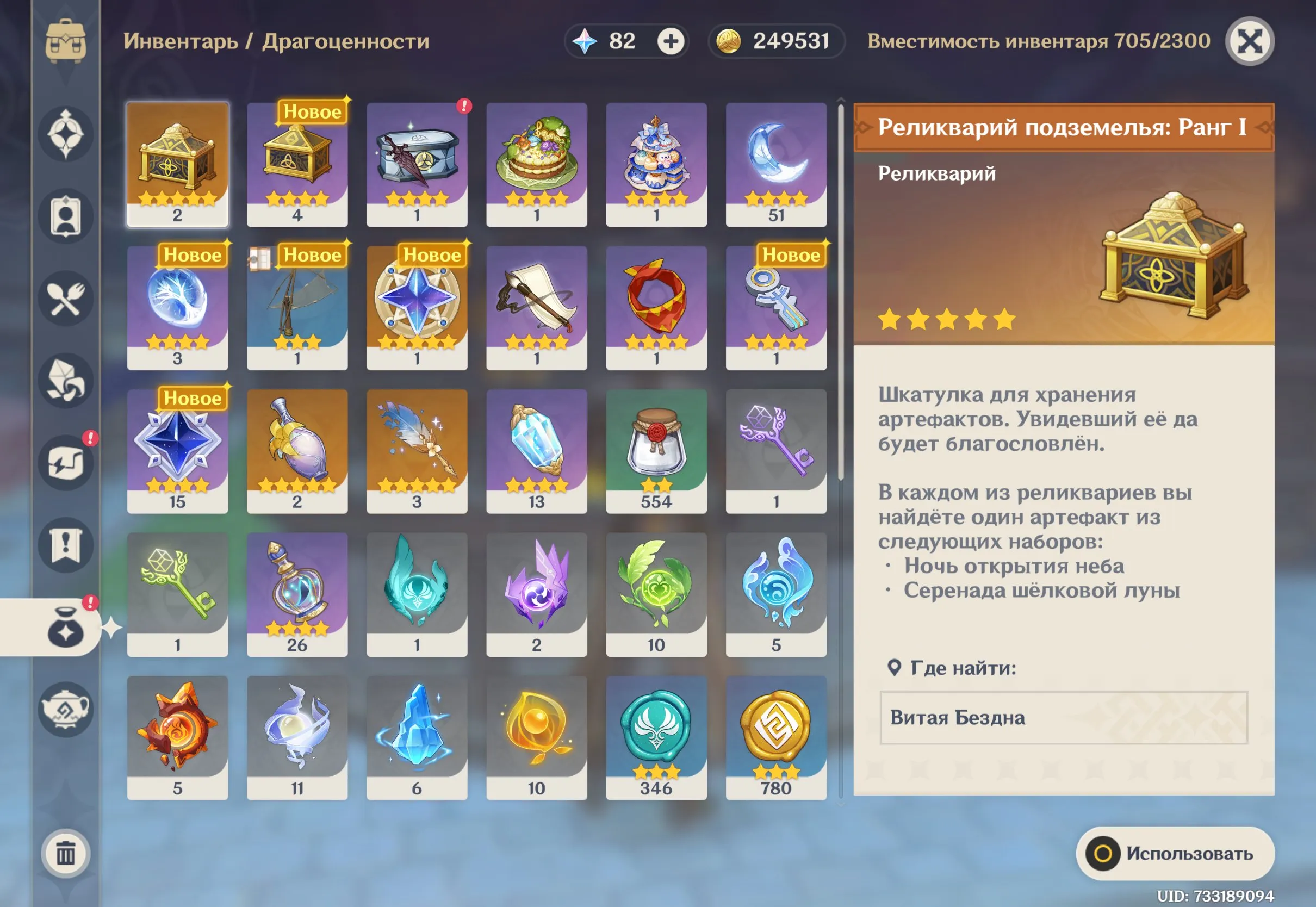Image resolution: width=1316 pixels, height=907 pixels.
Task: Open the quest items tab with red notification
Action: click(x=66, y=461)
